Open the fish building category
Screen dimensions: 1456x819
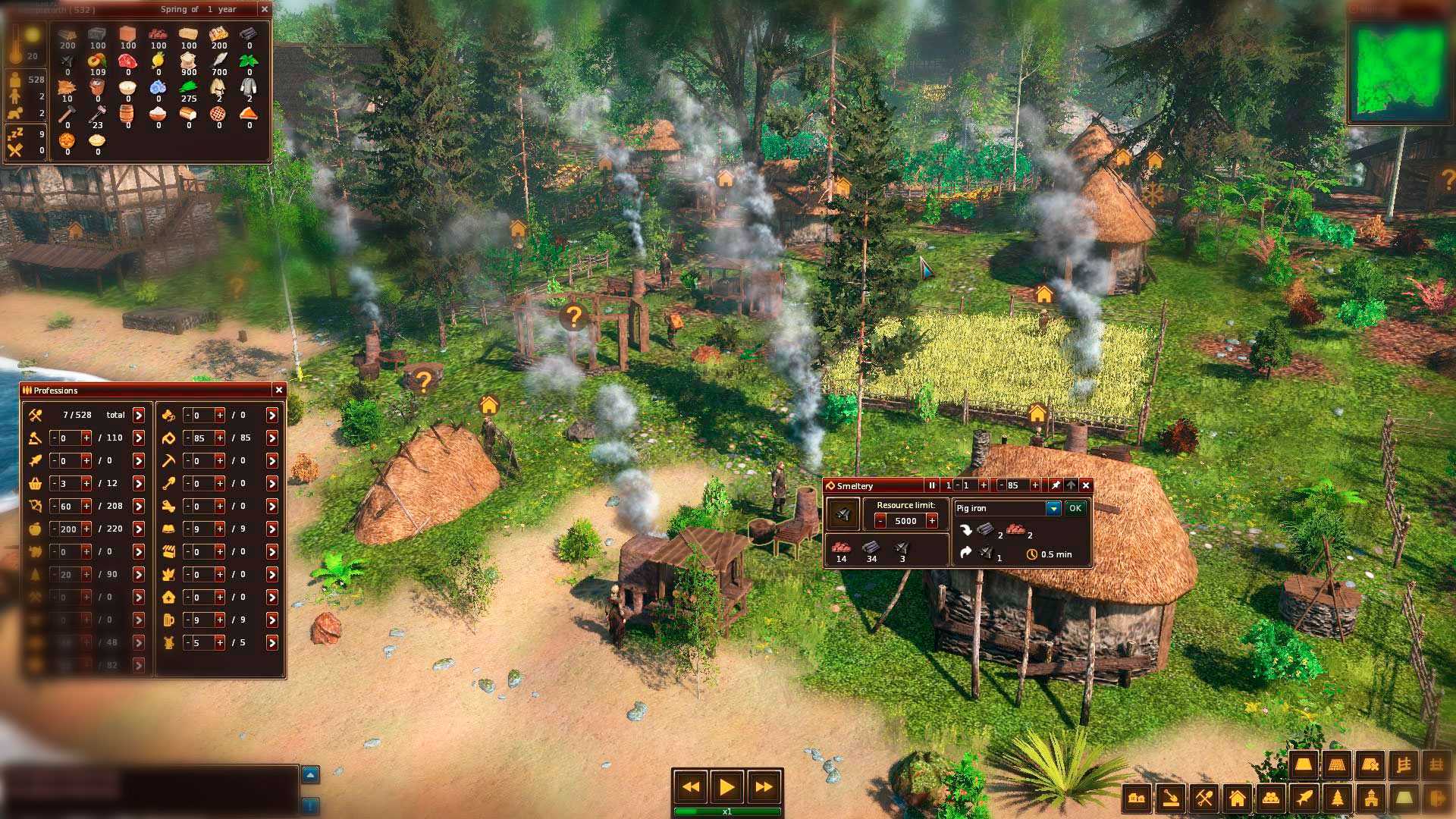(x=1303, y=798)
